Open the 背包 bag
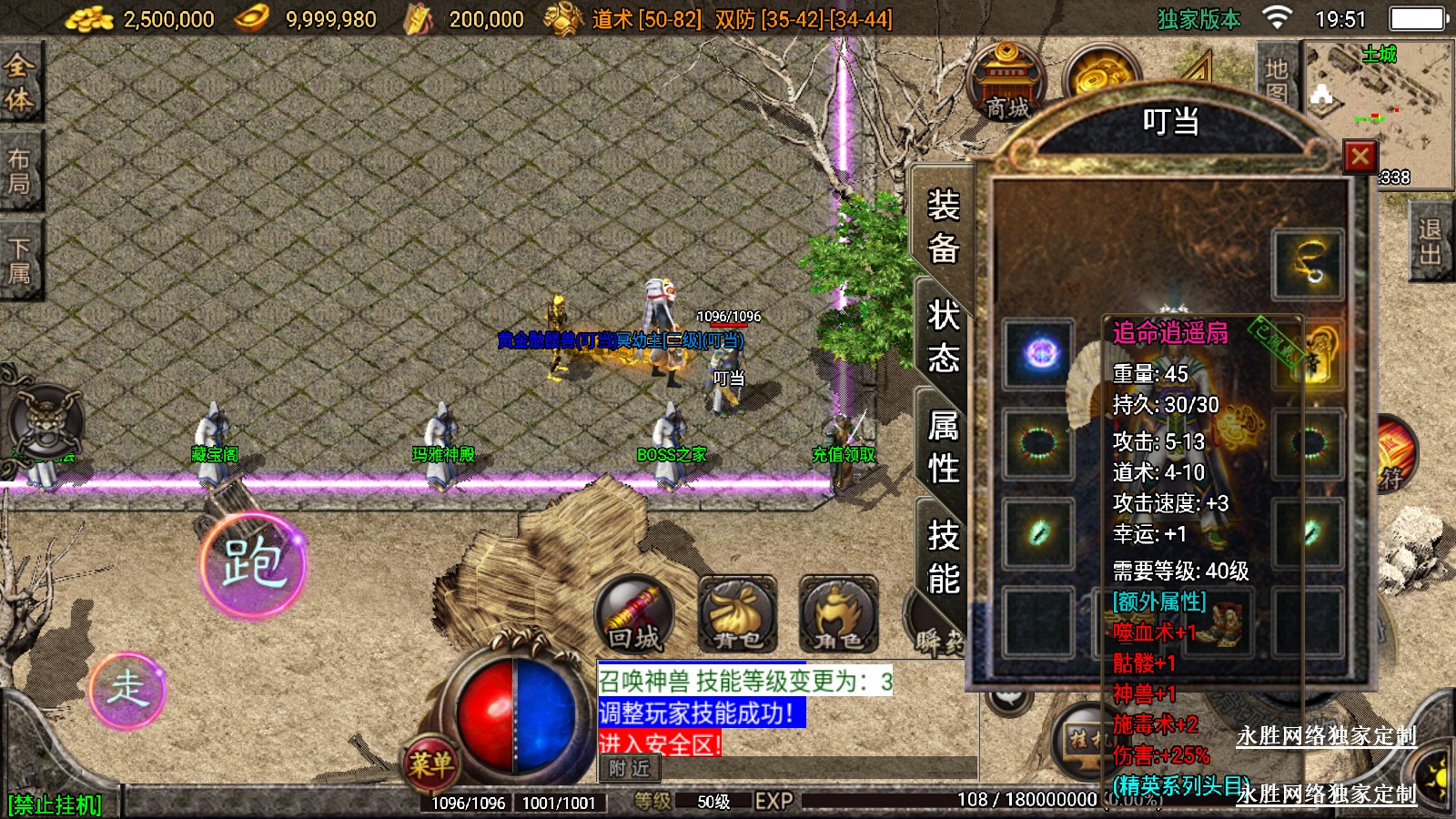This screenshot has width=1456, height=819. coord(737,615)
